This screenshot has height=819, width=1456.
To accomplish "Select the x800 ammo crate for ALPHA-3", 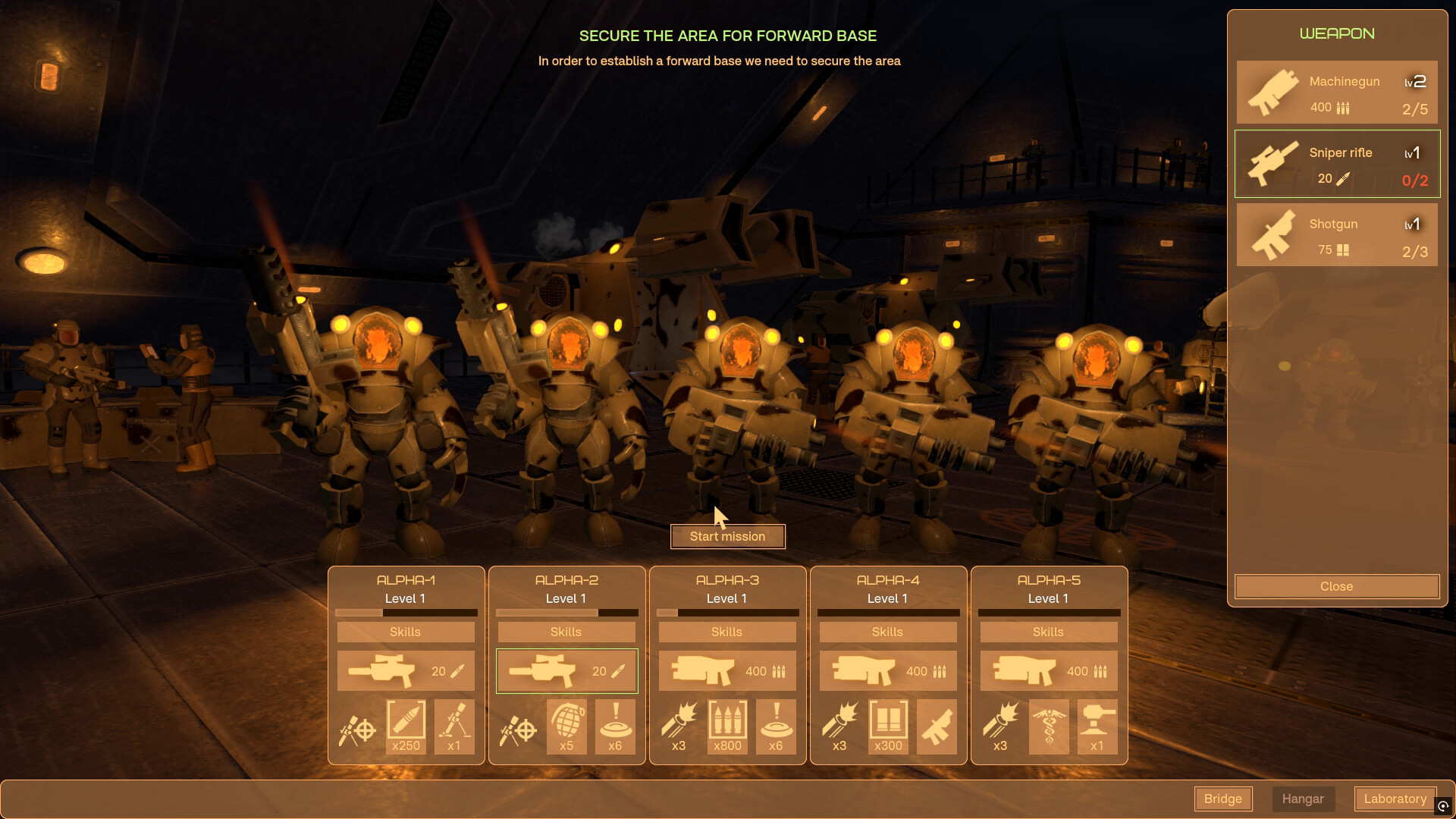I will 727,726.
